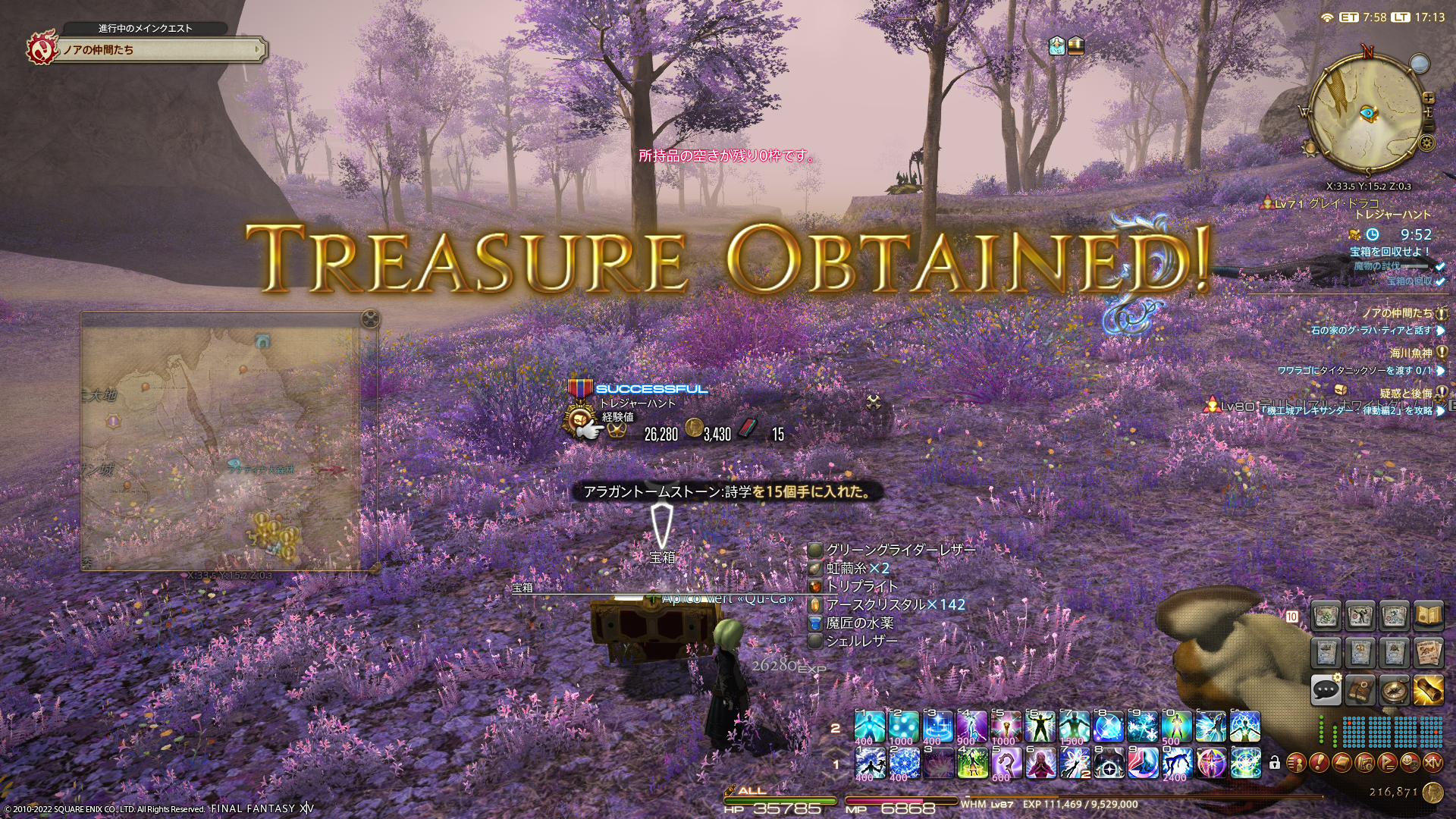Select the 疑惑と後悔 quest entry
Image resolution: width=1456 pixels, height=819 pixels.
point(1405,393)
